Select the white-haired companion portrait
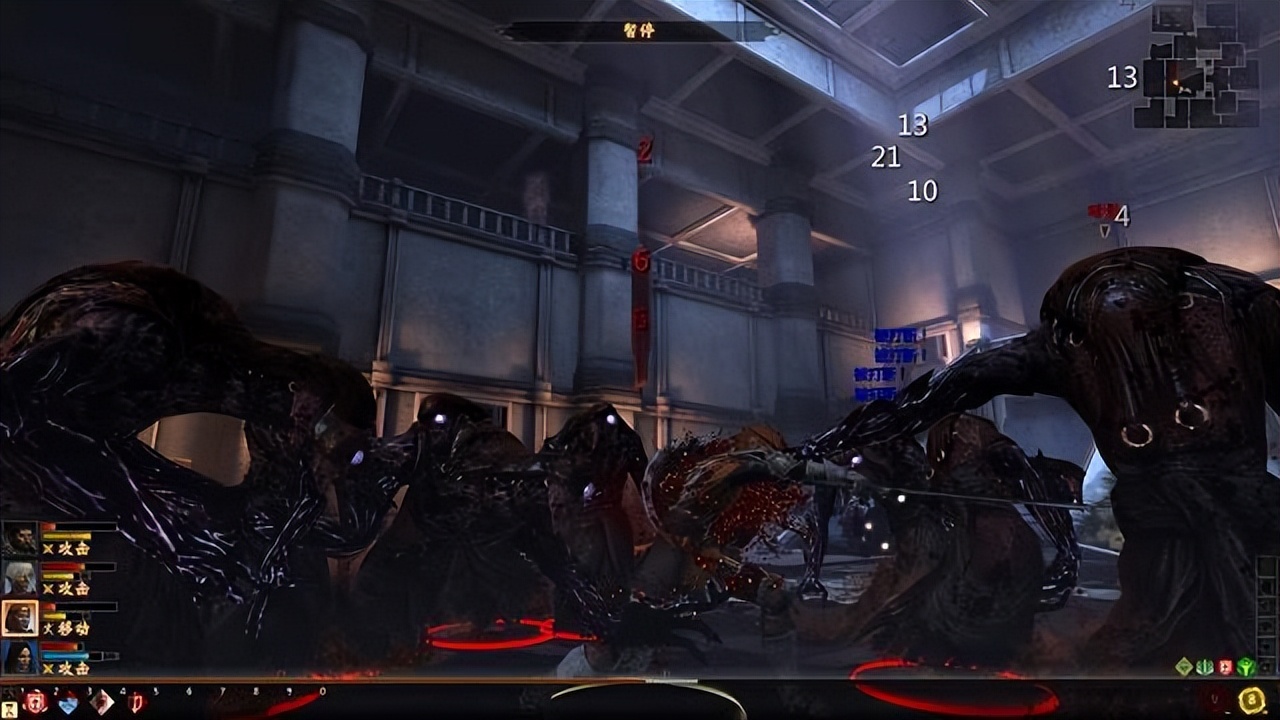1280x720 pixels. coord(19,578)
